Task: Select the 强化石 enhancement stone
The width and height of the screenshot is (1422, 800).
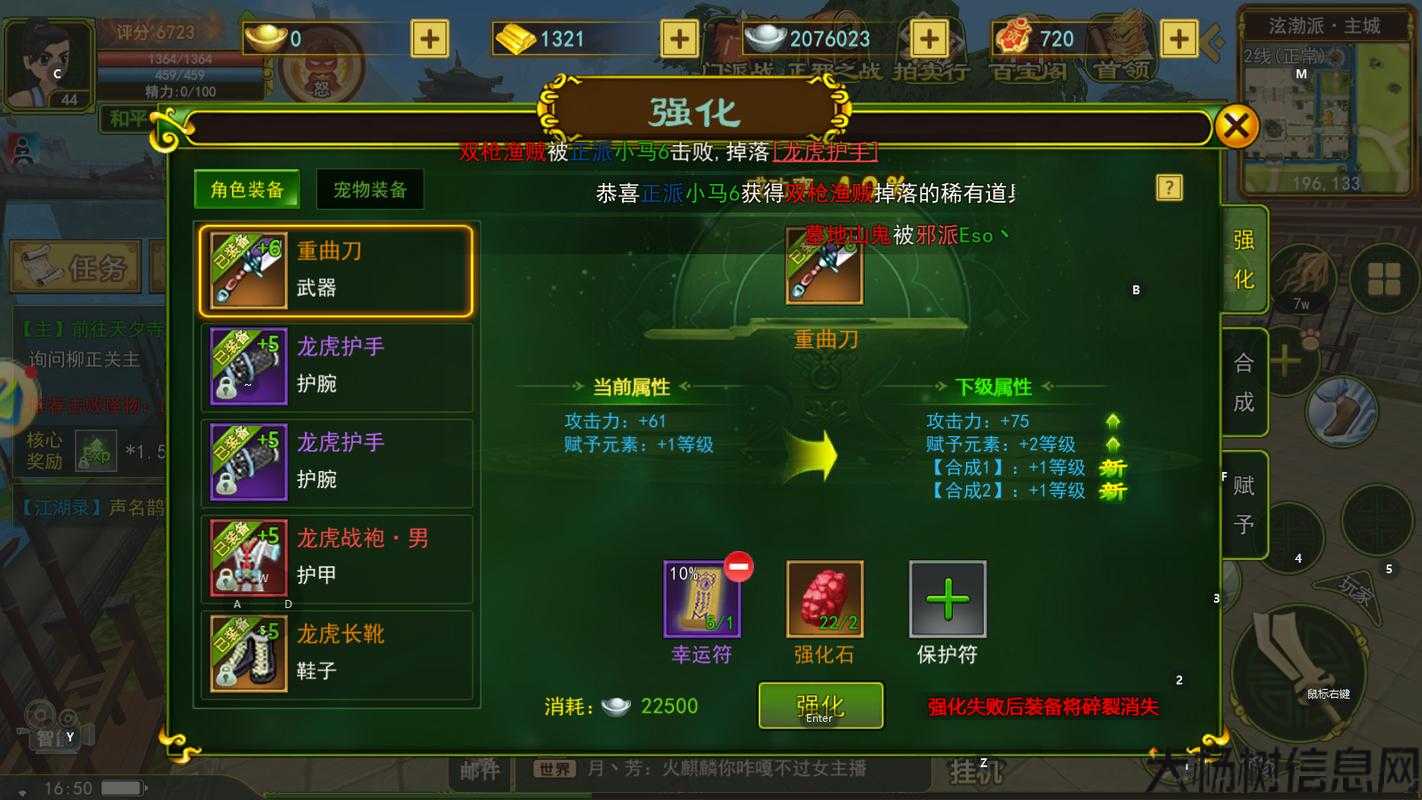Action: (x=825, y=601)
